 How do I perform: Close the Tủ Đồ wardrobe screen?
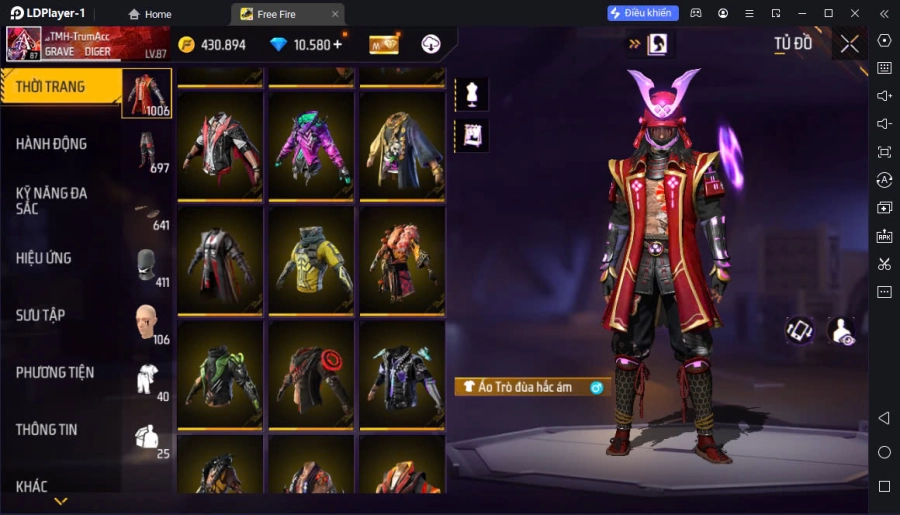point(849,43)
